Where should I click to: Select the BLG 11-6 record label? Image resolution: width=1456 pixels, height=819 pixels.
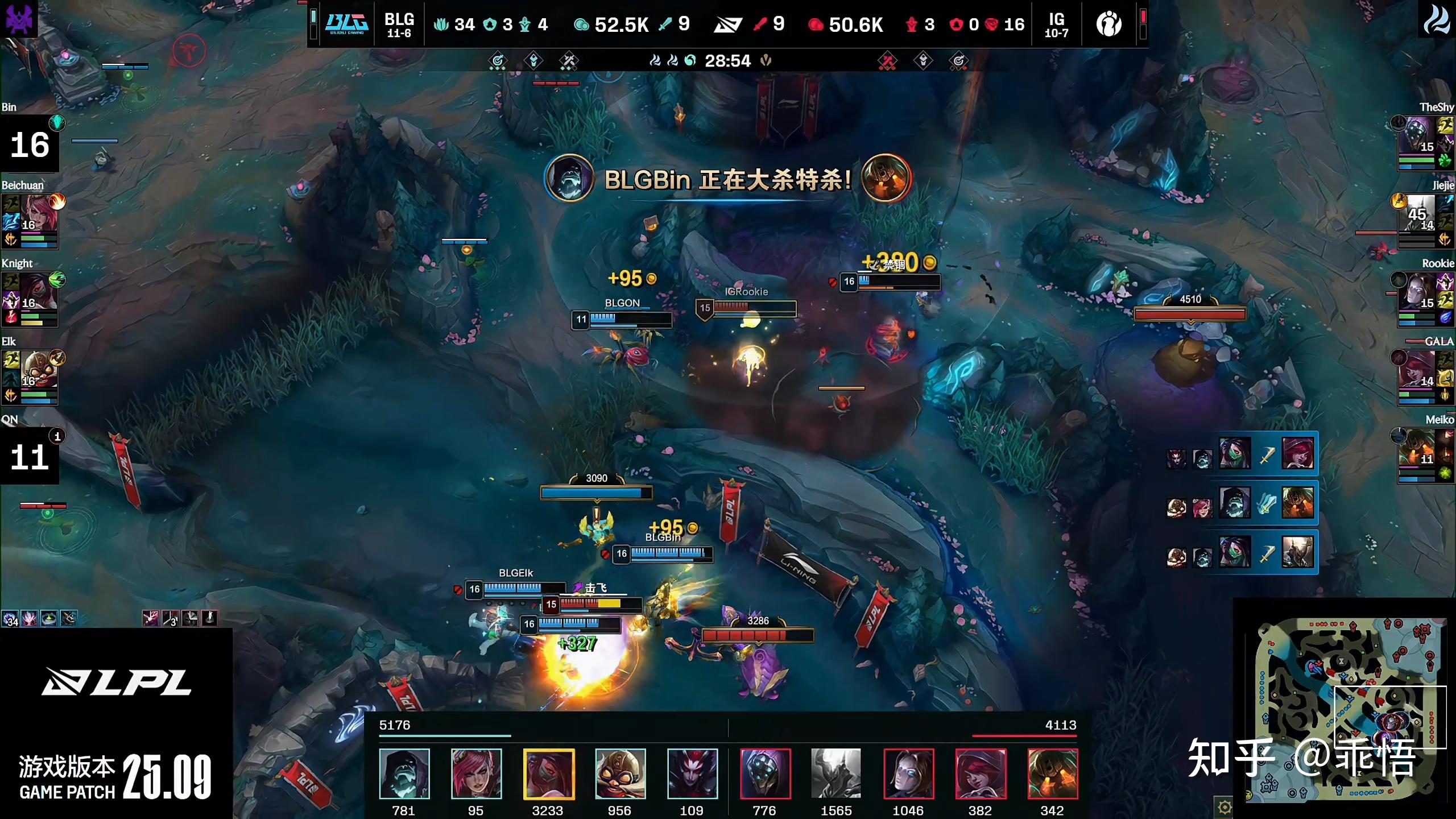pyautogui.click(x=398, y=24)
